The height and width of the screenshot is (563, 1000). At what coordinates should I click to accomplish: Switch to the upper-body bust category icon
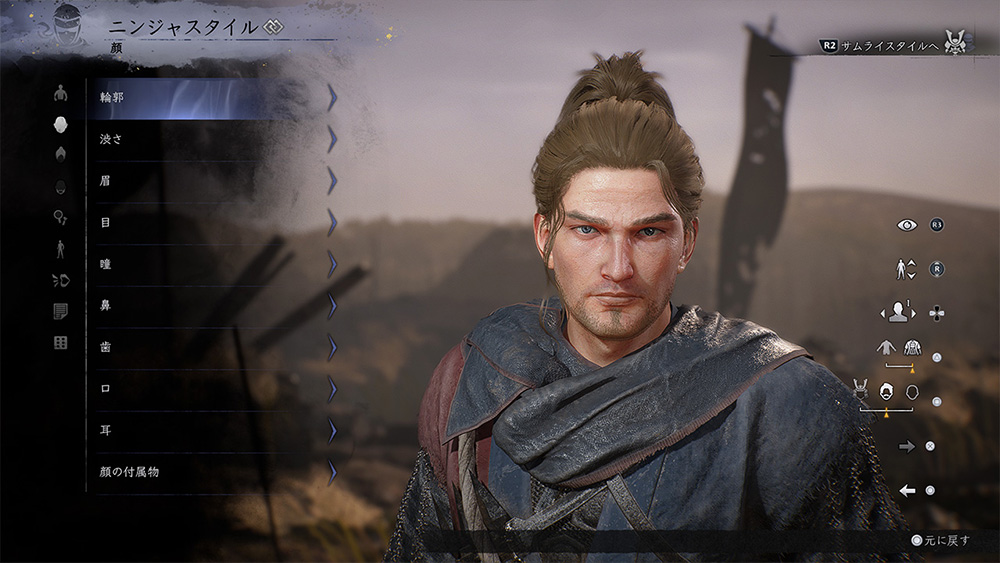pos(60,93)
